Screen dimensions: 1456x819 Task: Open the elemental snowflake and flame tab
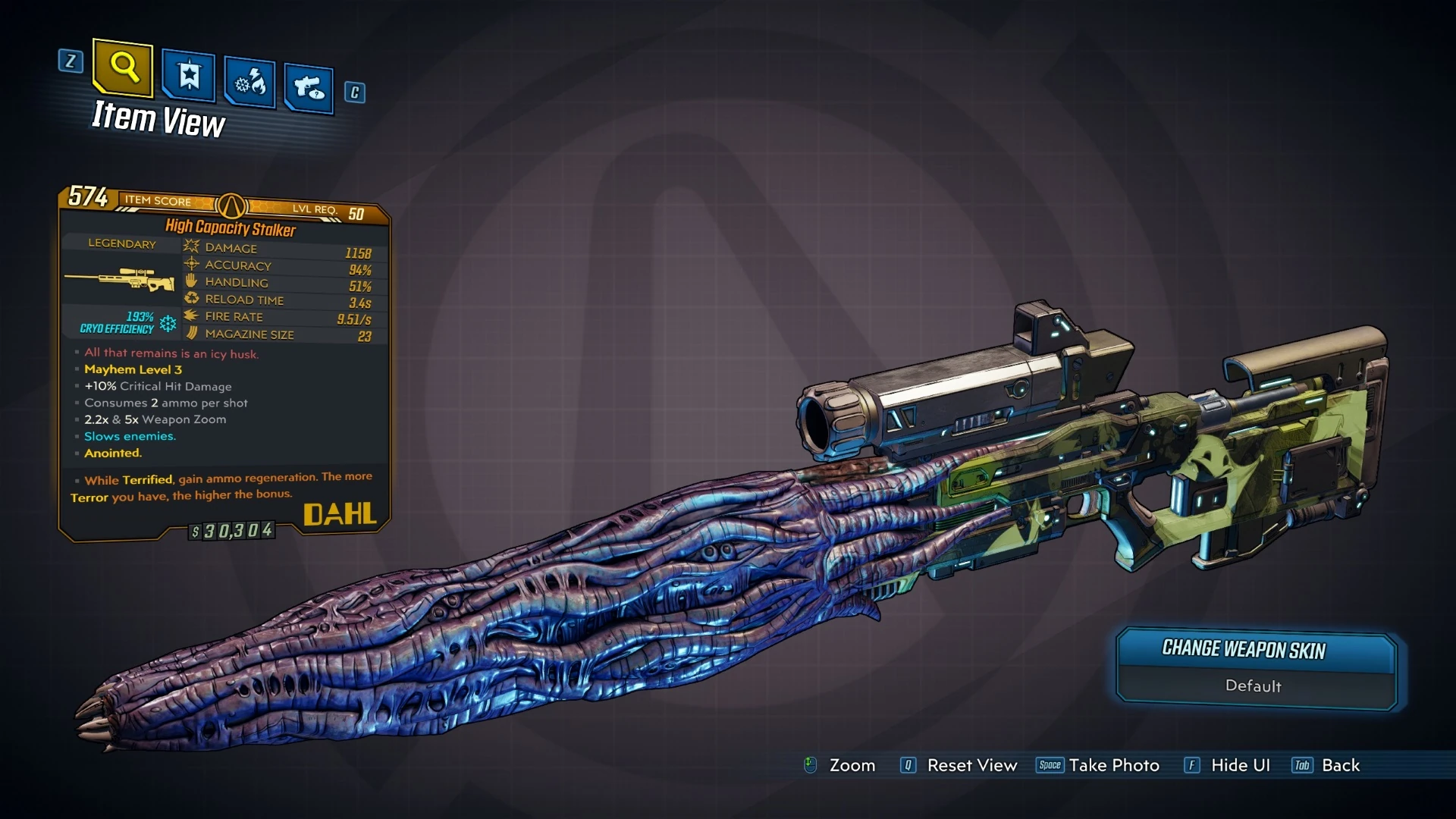(250, 83)
